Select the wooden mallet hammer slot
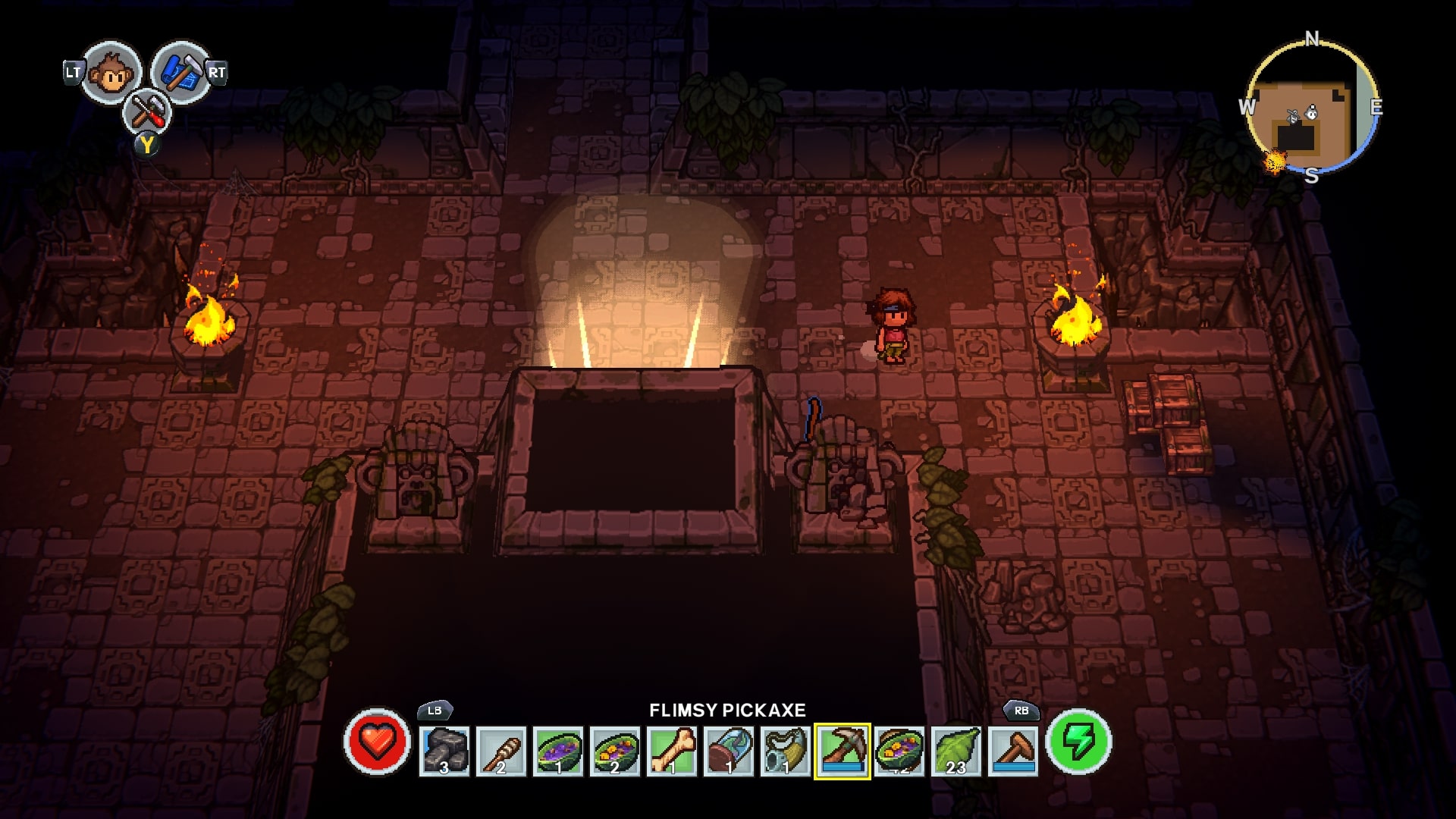 [x=1014, y=751]
